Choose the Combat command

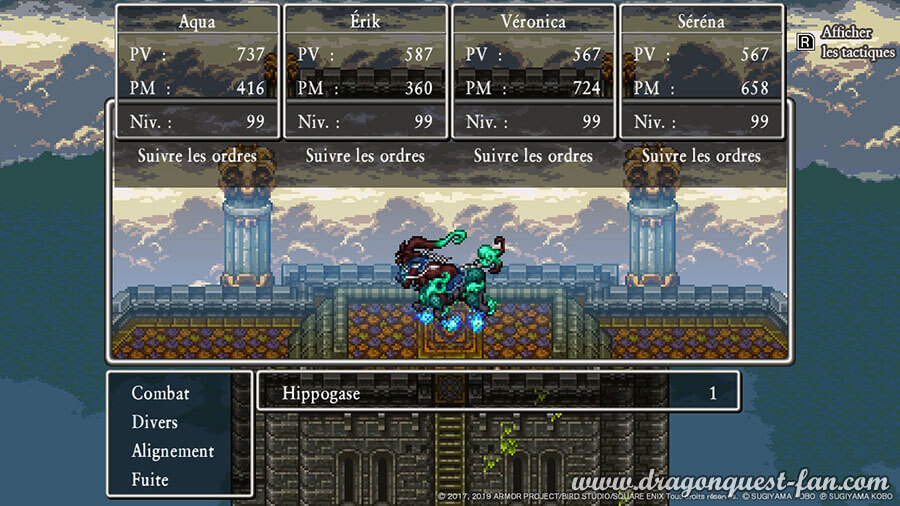(160, 394)
